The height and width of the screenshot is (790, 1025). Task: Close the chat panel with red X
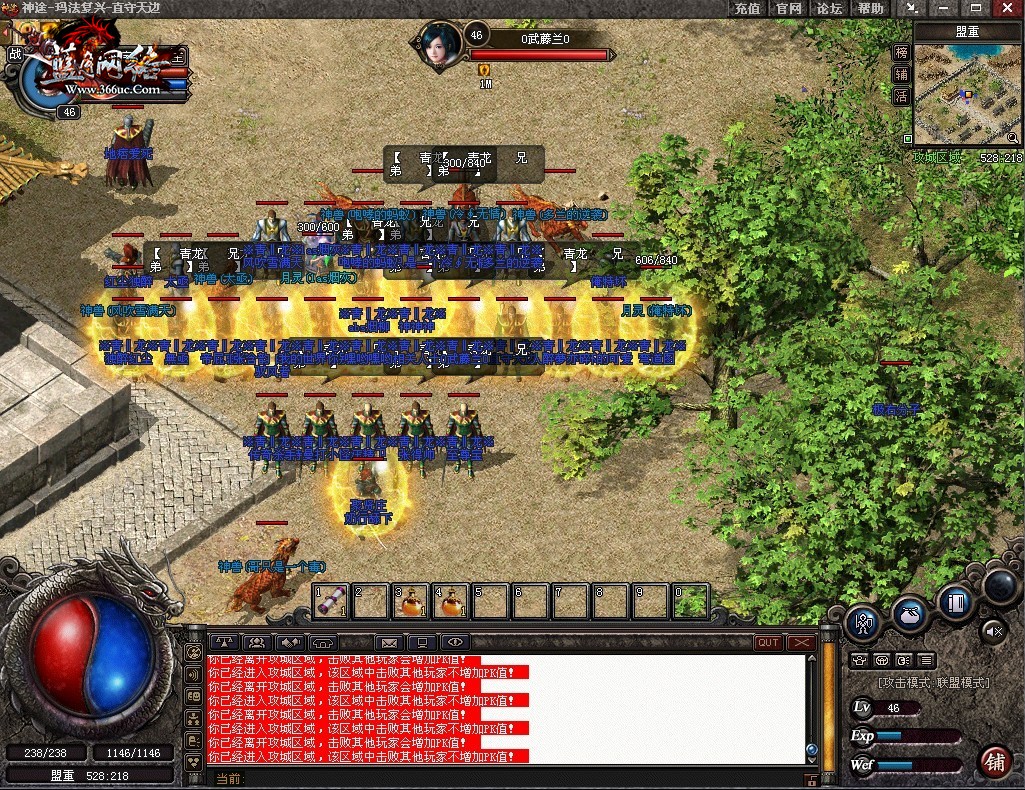click(801, 642)
